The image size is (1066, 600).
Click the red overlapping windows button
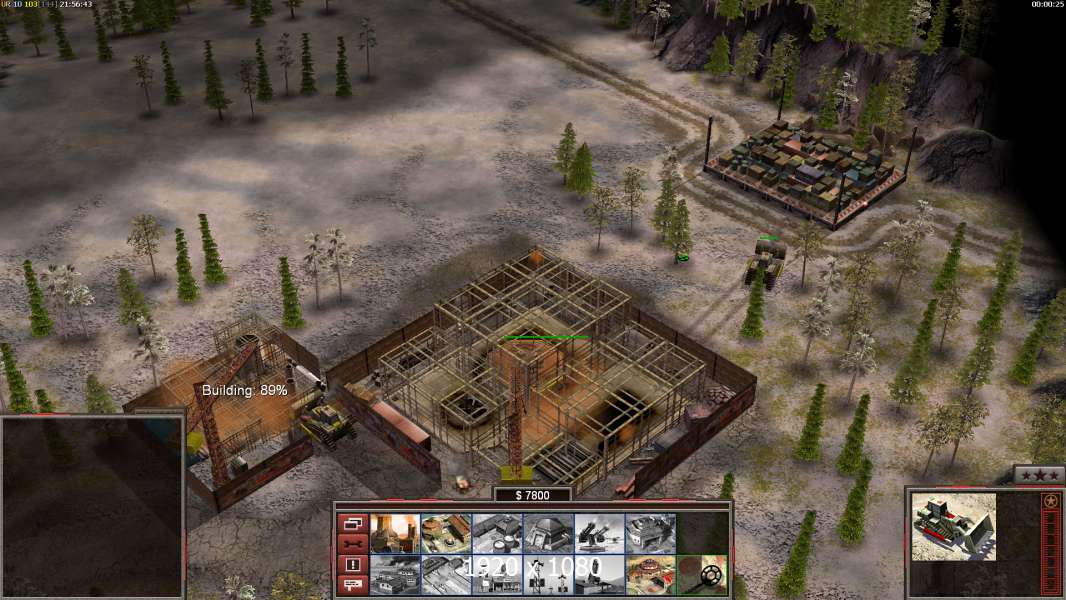[x=353, y=523]
